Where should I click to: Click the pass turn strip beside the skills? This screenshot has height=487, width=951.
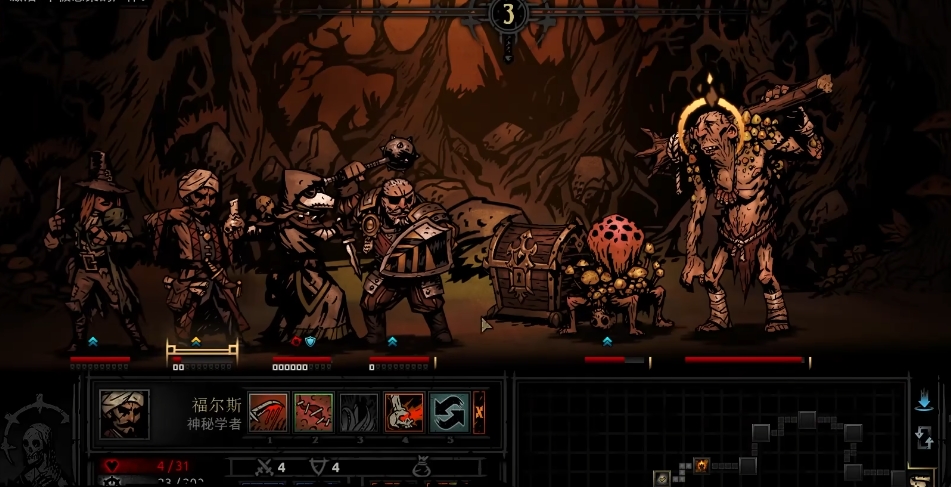479,412
